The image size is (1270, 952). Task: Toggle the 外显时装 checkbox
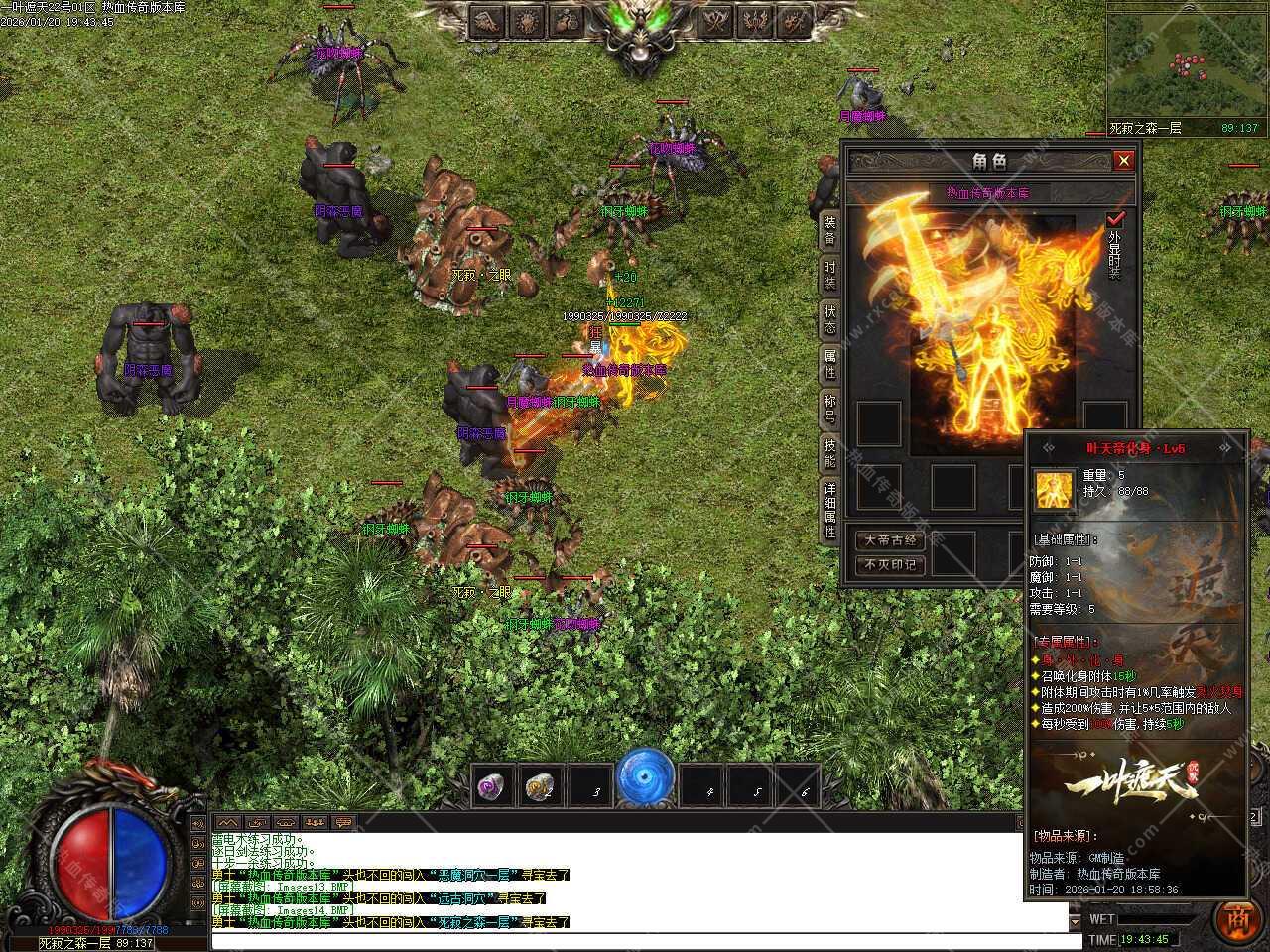[x=1116, y=219]
